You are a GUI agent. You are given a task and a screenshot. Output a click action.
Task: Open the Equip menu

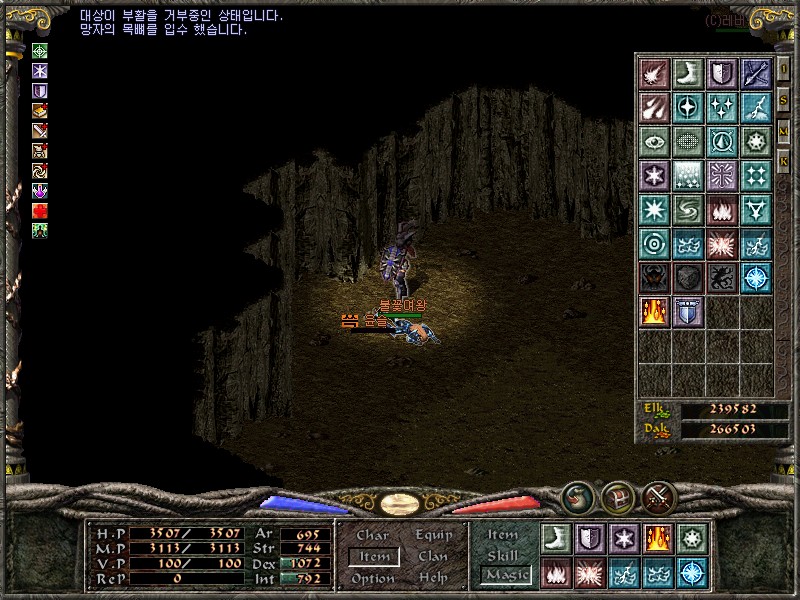pyautogui.click(x=433, y=536)
